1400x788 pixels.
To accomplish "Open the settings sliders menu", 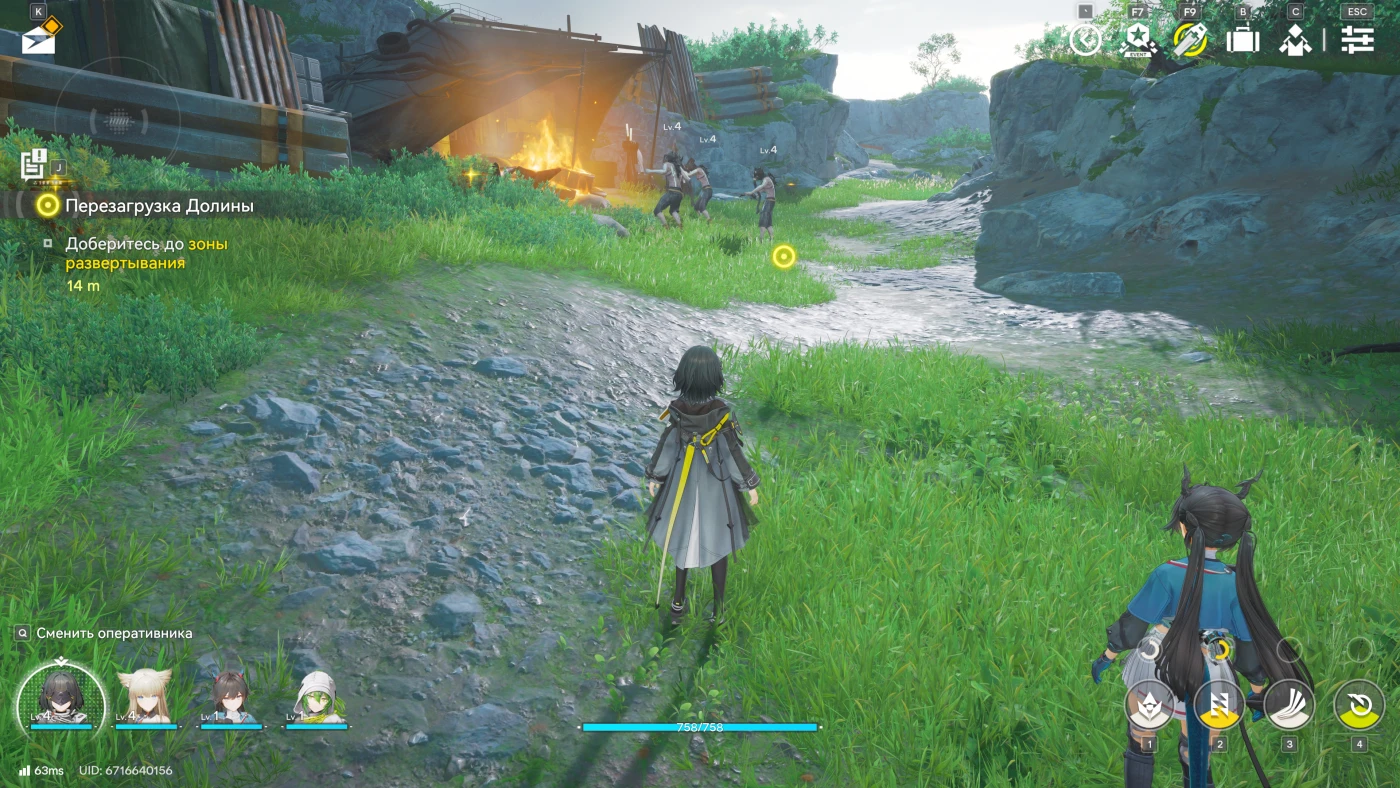I will (x=1357, y=40).
